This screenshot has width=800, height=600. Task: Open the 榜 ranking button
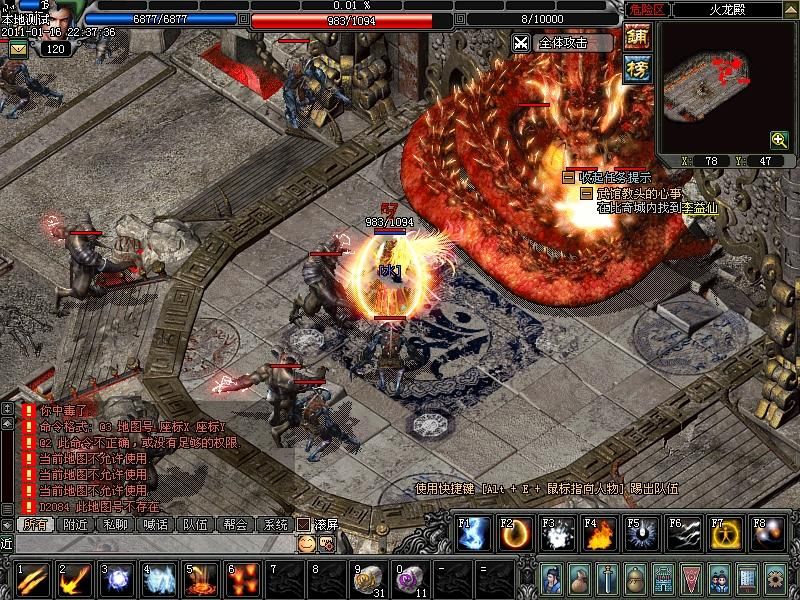point(637,69)
